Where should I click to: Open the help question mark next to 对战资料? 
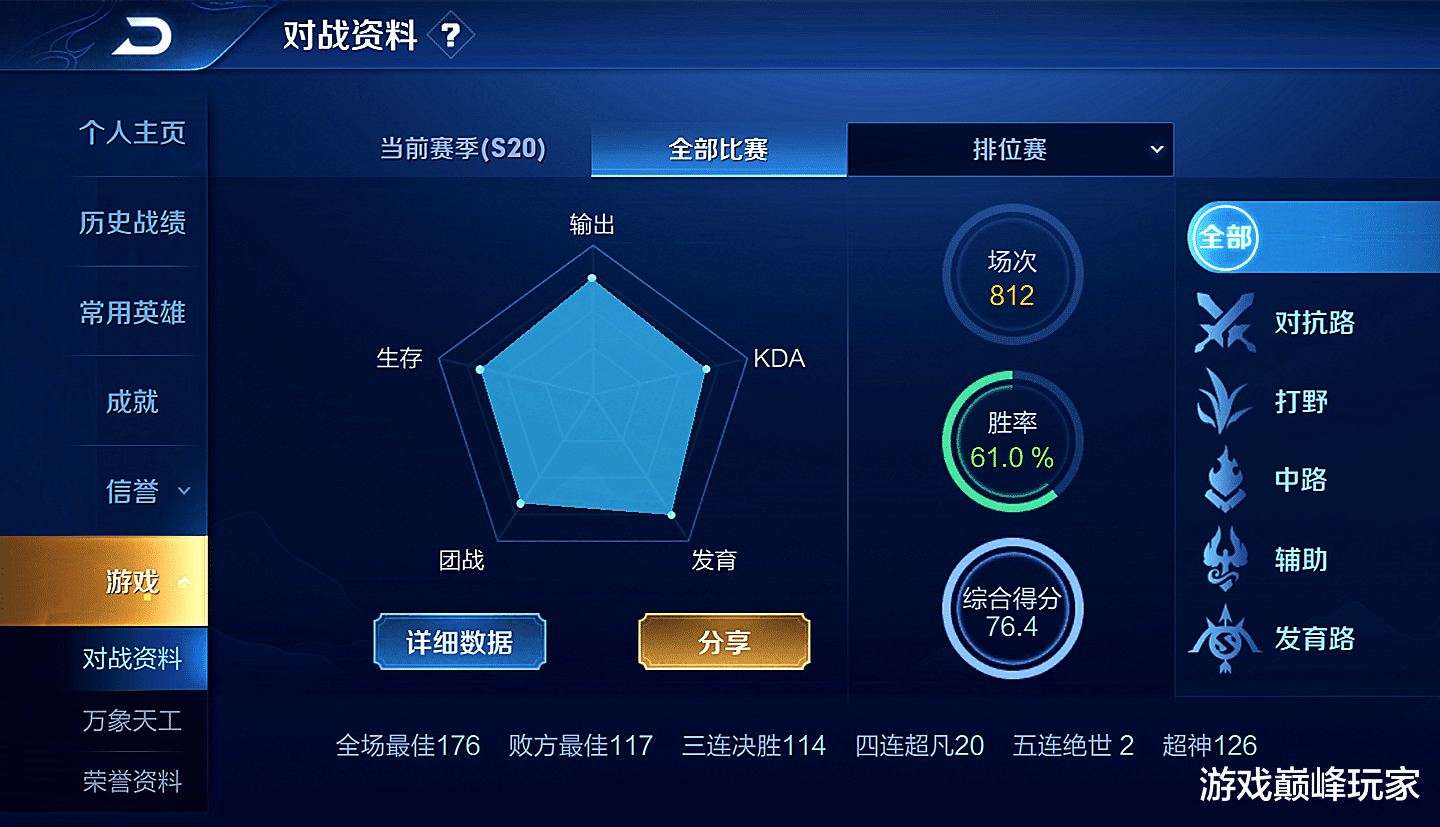point(452,32)
